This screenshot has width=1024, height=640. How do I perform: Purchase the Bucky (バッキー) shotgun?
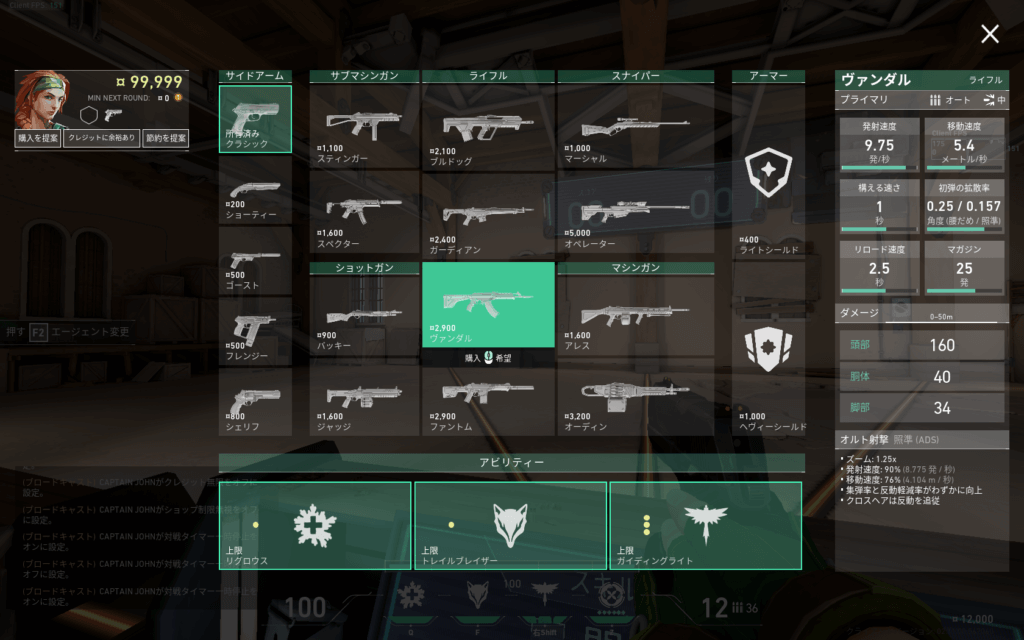point(364,312)
